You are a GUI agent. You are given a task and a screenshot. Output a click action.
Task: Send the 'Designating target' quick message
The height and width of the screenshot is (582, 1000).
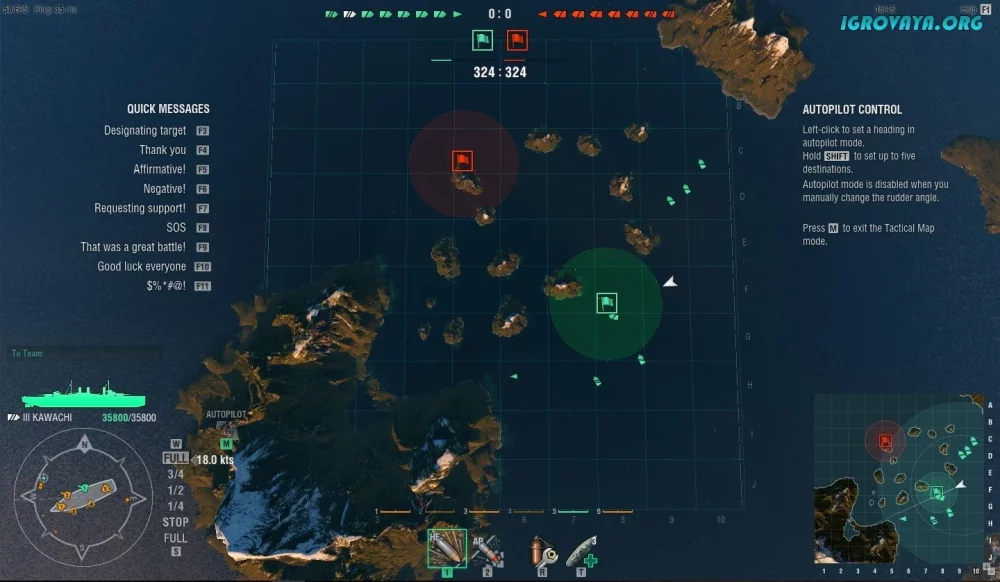point(145,131)
